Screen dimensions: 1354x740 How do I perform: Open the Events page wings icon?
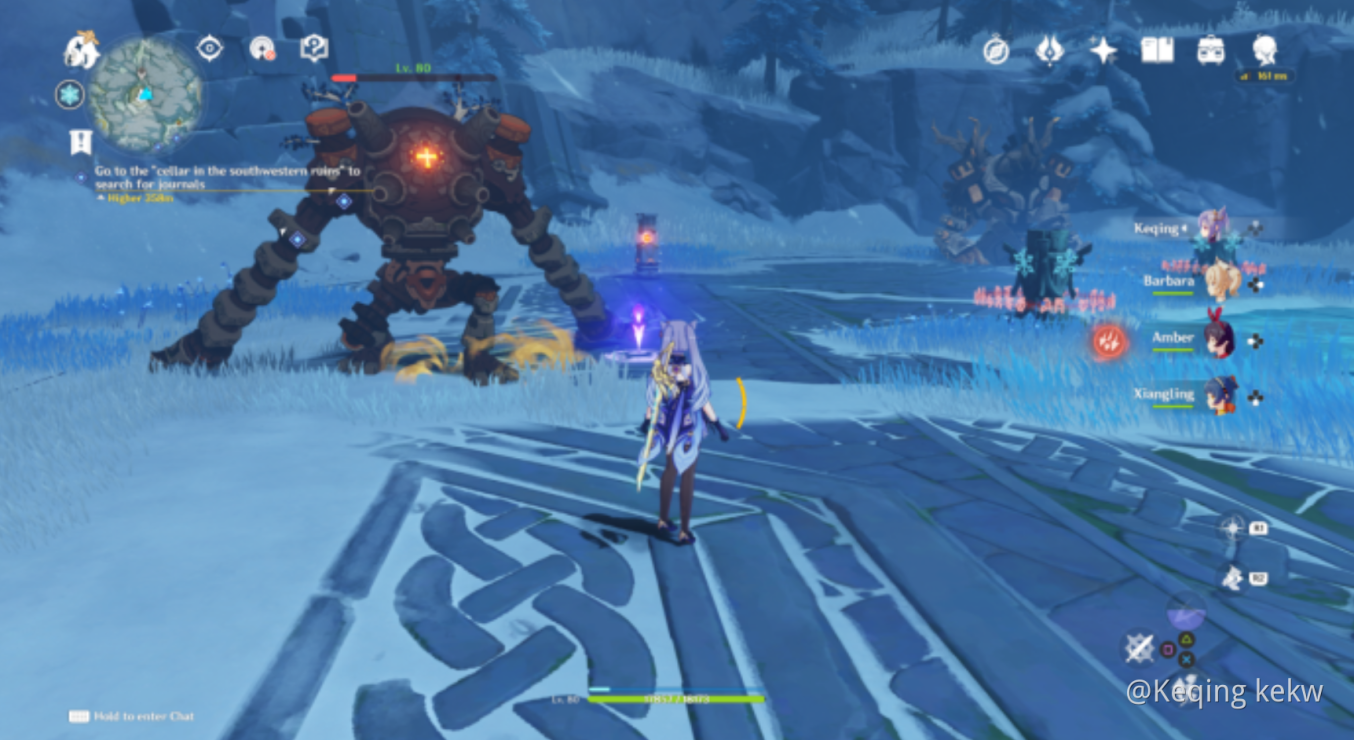1048,50
